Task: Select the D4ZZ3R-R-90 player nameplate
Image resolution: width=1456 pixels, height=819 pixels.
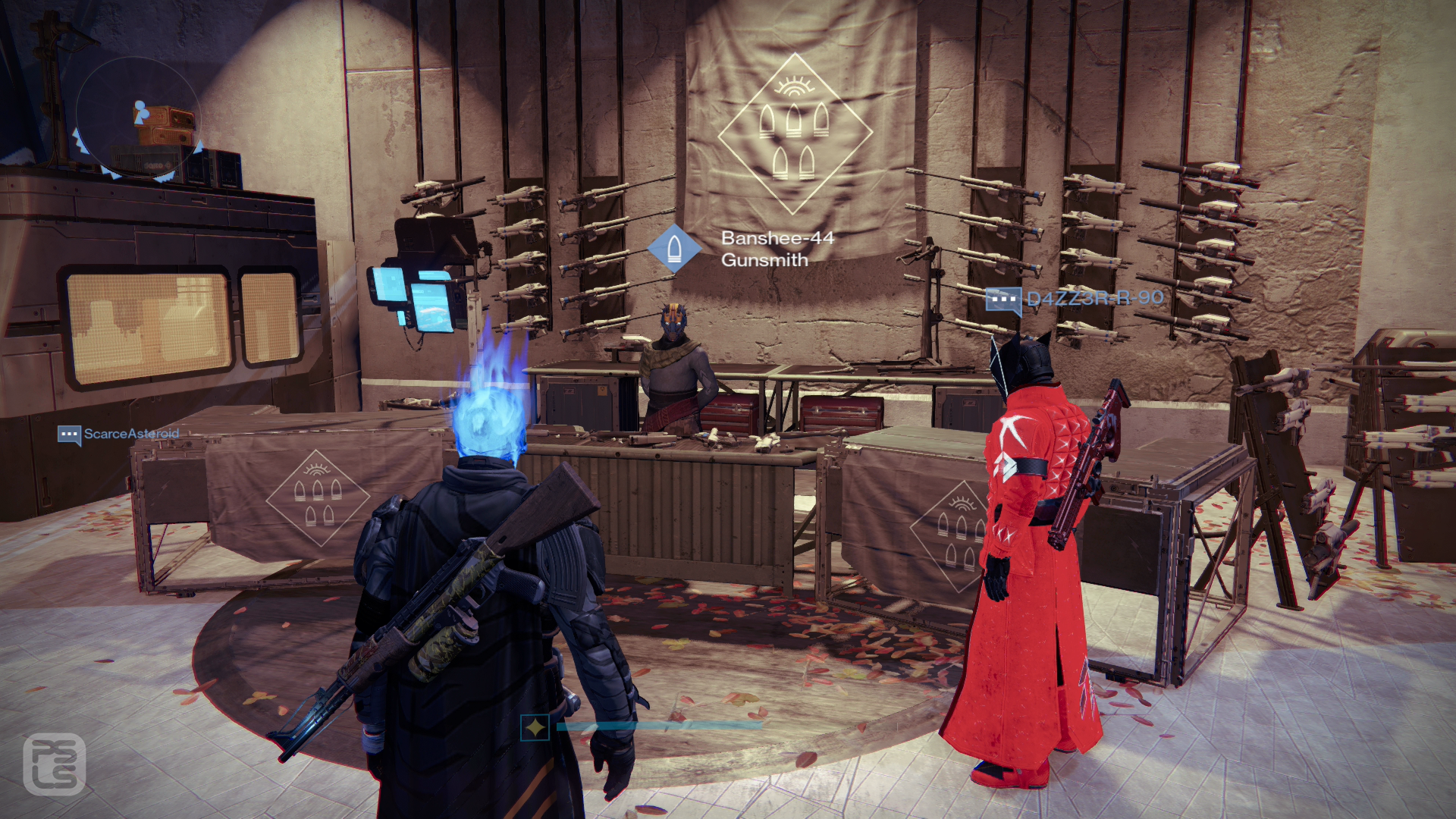Action: tap(1075, 299)
